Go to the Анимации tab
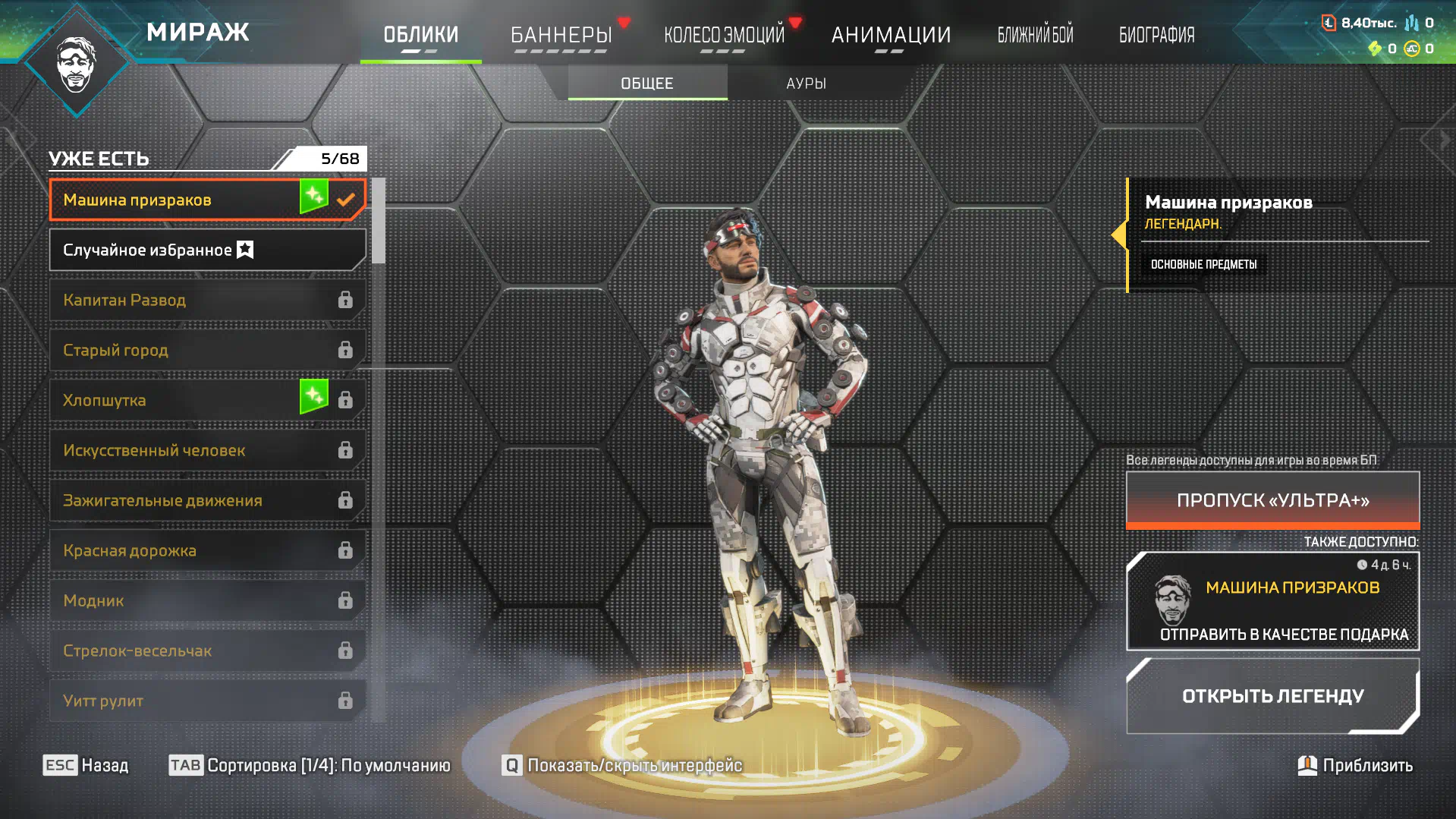 point(891,35)
